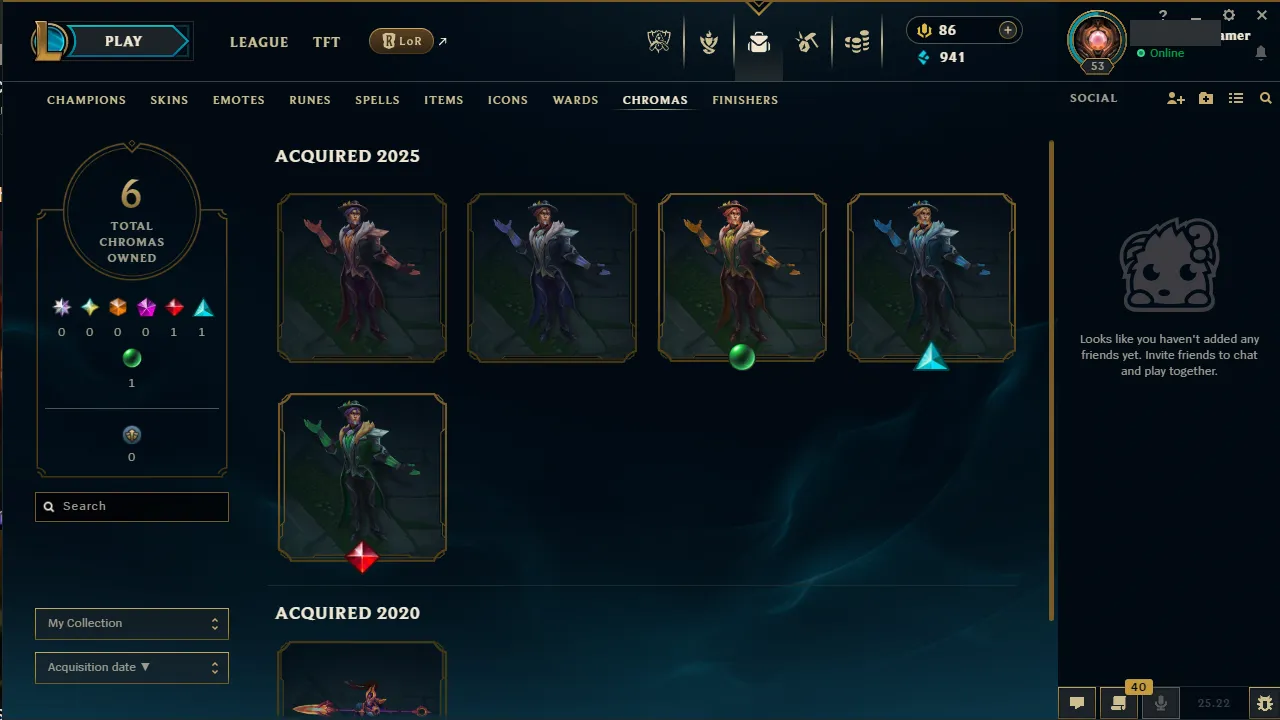This screenshot has width=1280, height=720.
Task: Select the Loot backpack icon
Action: (x=758, y=42)
